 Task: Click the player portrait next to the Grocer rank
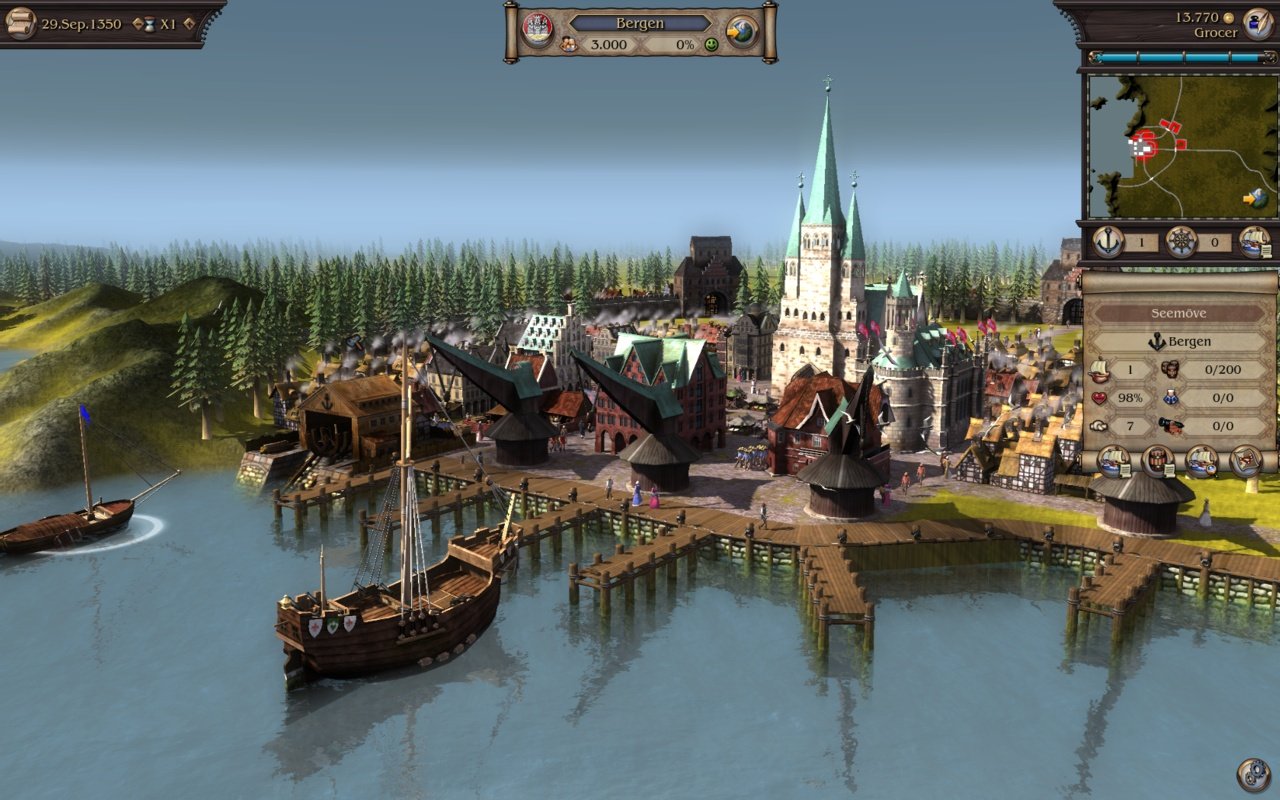pos(1258,22)
